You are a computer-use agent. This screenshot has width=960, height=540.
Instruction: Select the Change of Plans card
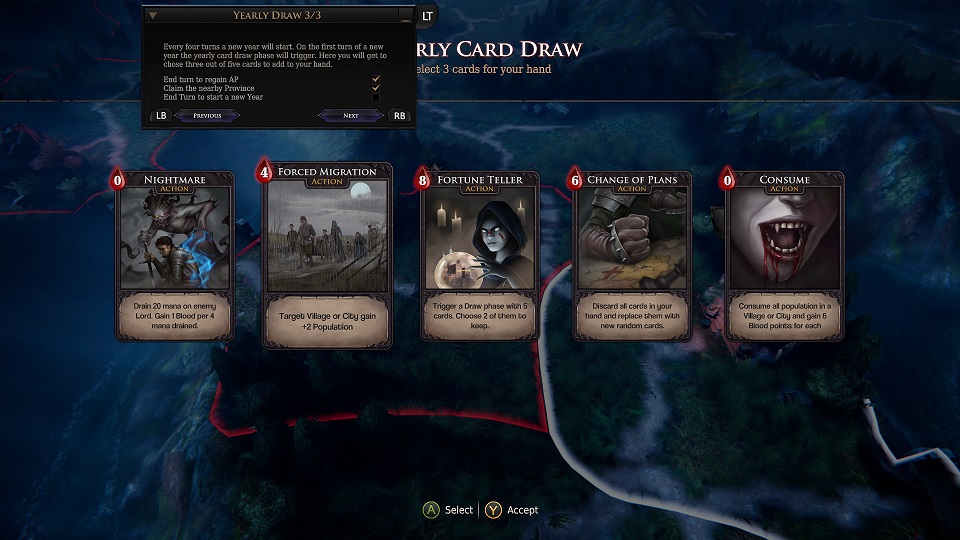point(632,257)
